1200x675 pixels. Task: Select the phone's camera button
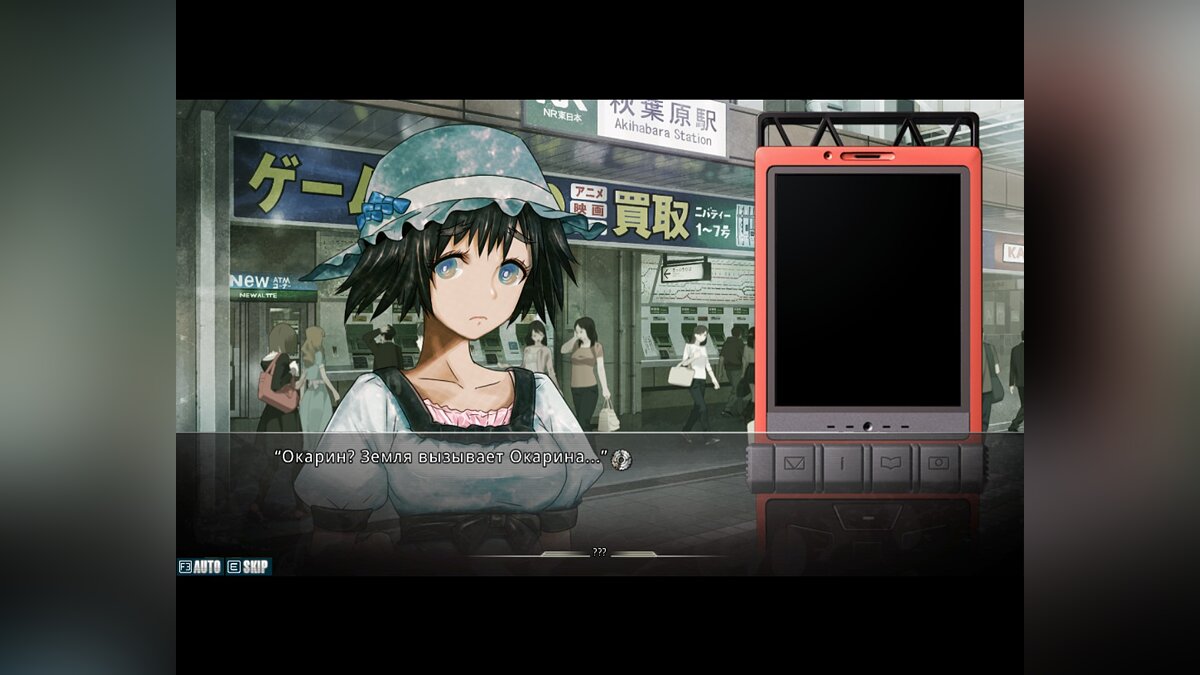(938, 463)
